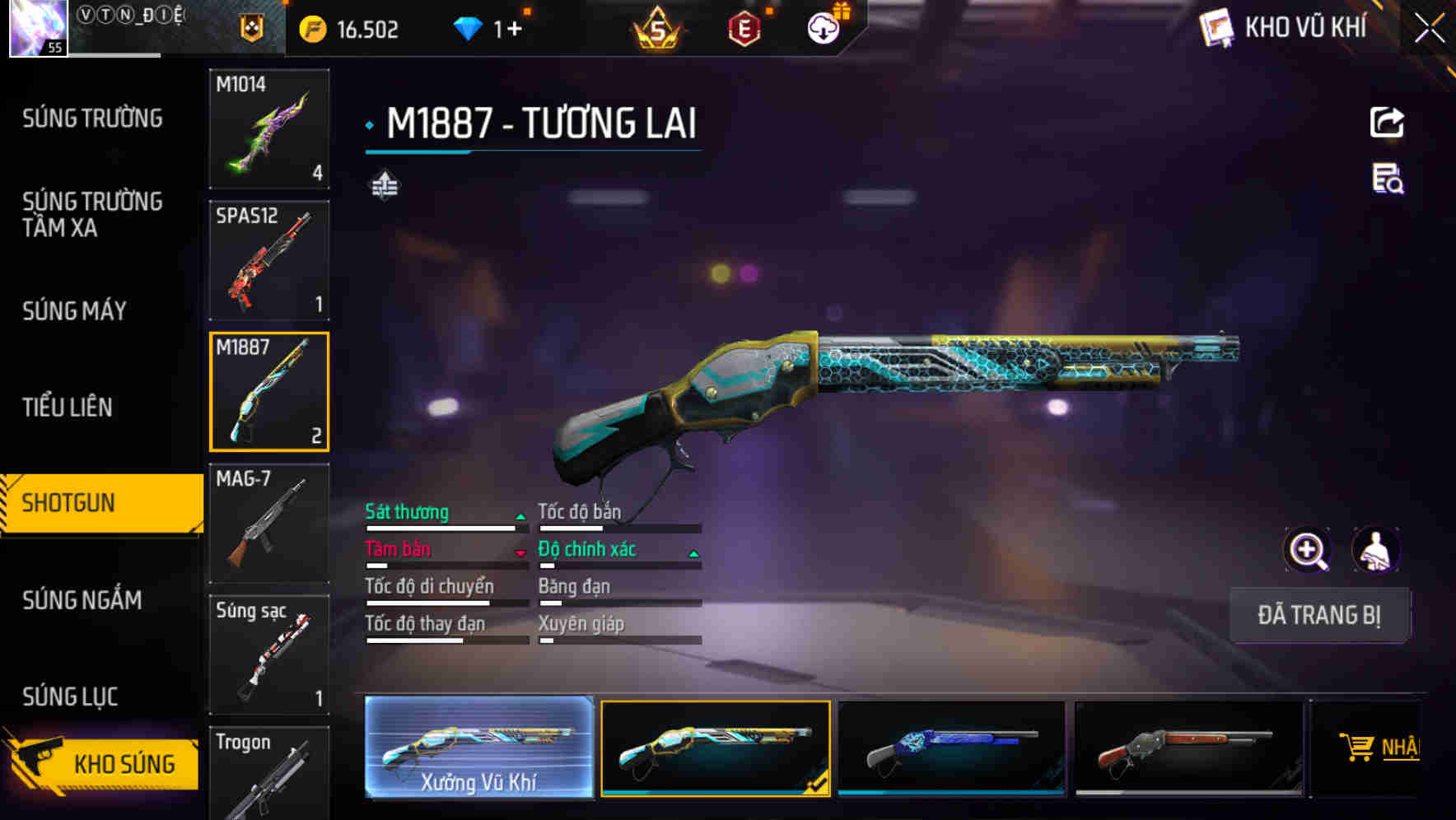
Task: Click the magnifier zoom preview icon
Action: coord(1307,550)
